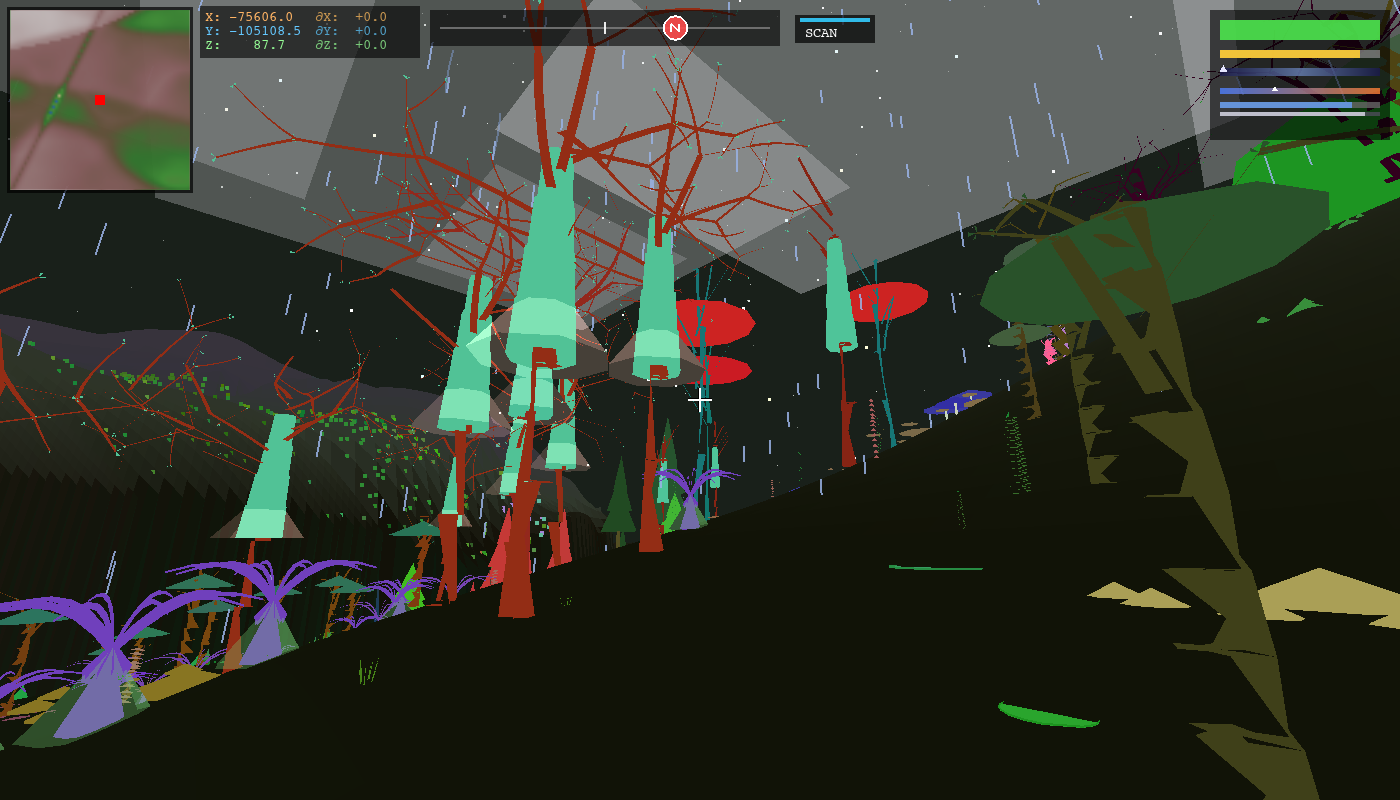Click the white bar at the bottom of the status panel
This screenshot has height=800, width=1400.
[1292, 114]
